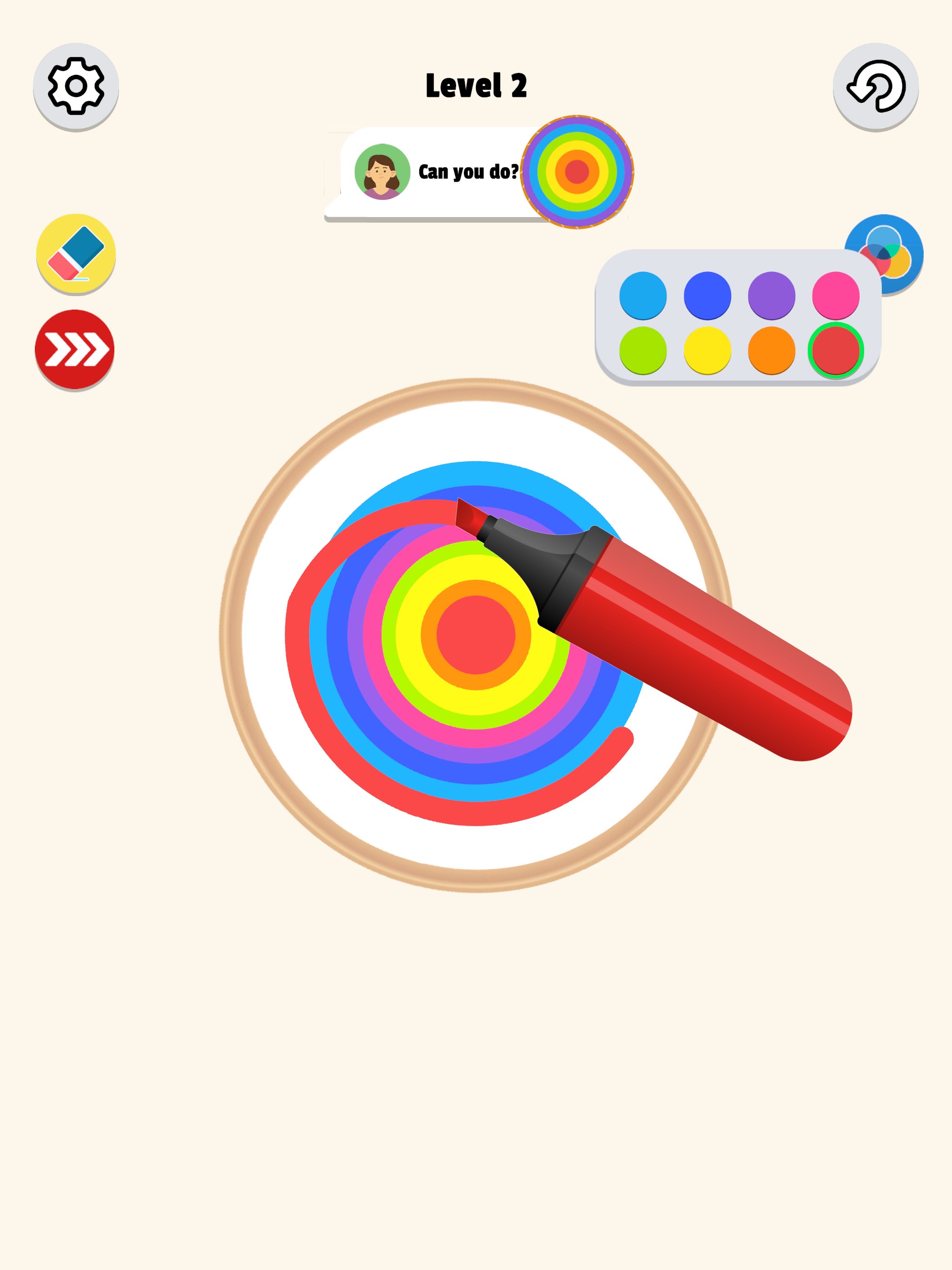952x1270 pixels.
Task: Select the pink paint color
Action: click(x=837, y=295)
